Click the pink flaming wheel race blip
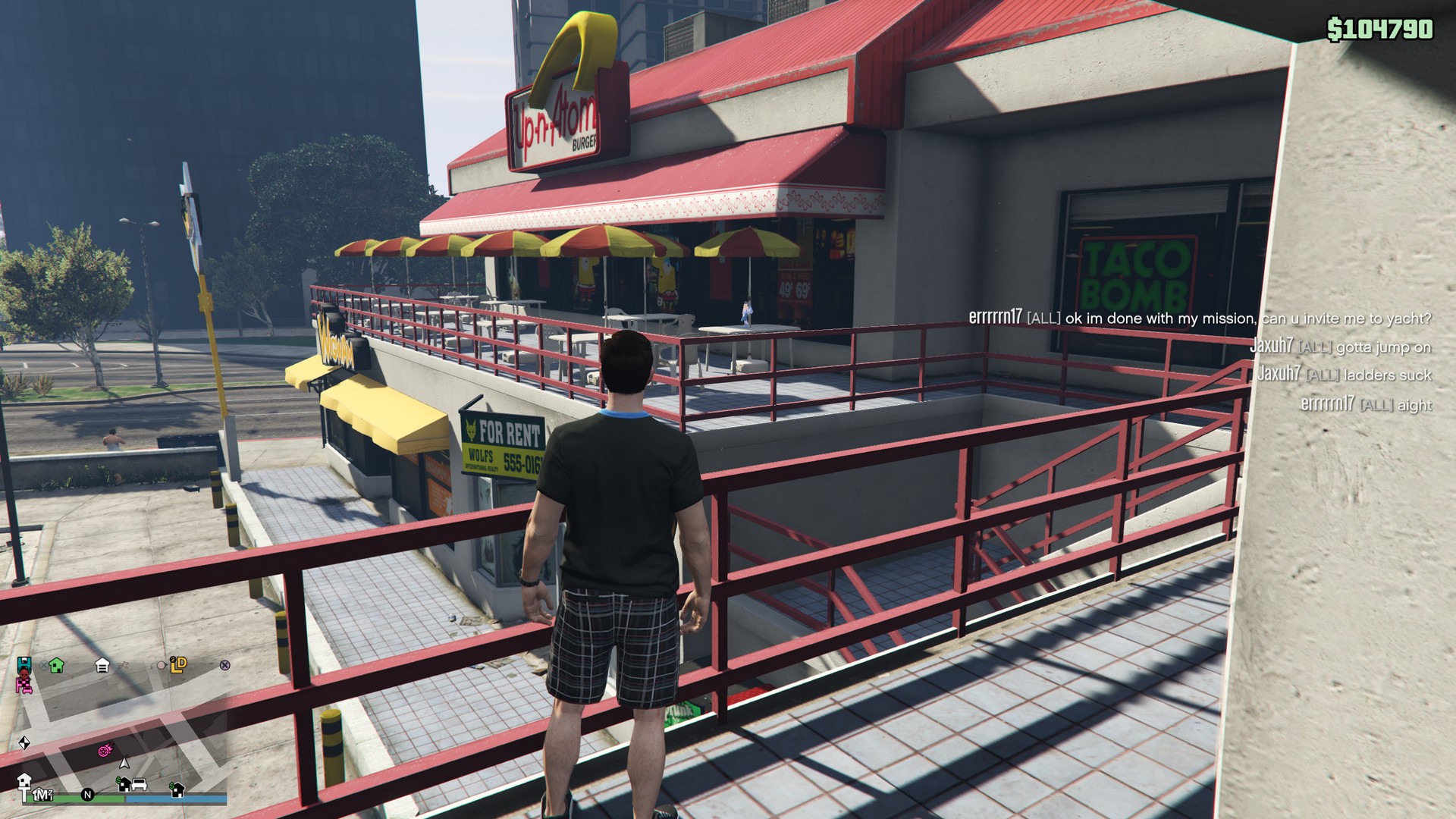 103,751
